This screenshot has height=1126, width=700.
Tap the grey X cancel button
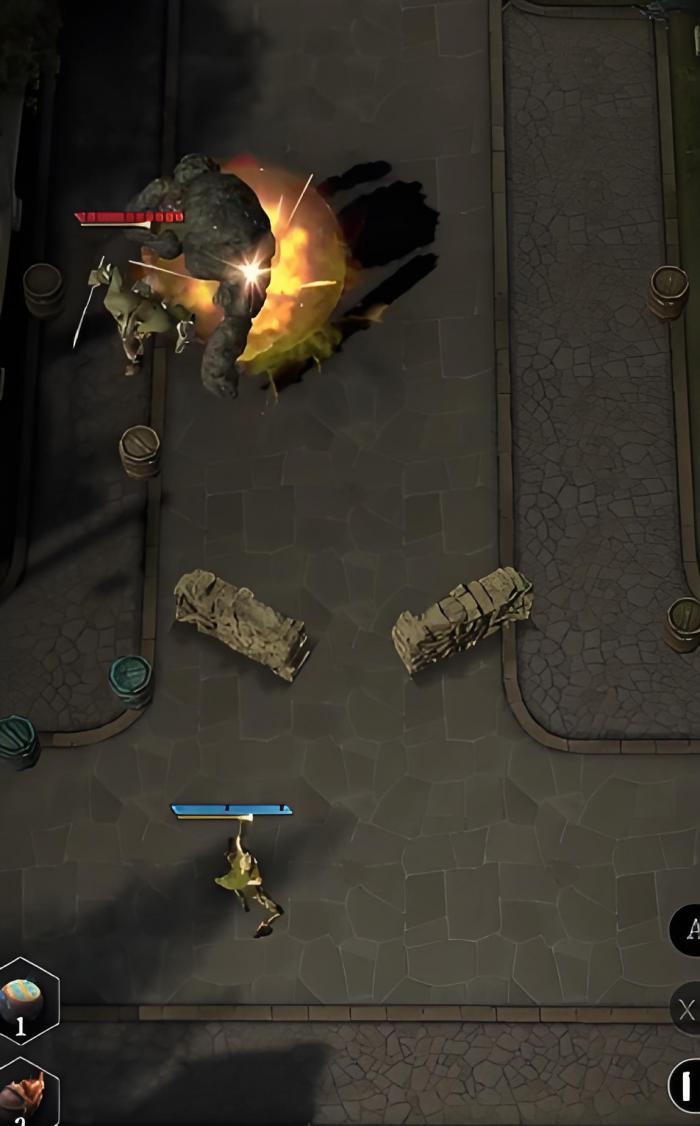coord(686,1010)
